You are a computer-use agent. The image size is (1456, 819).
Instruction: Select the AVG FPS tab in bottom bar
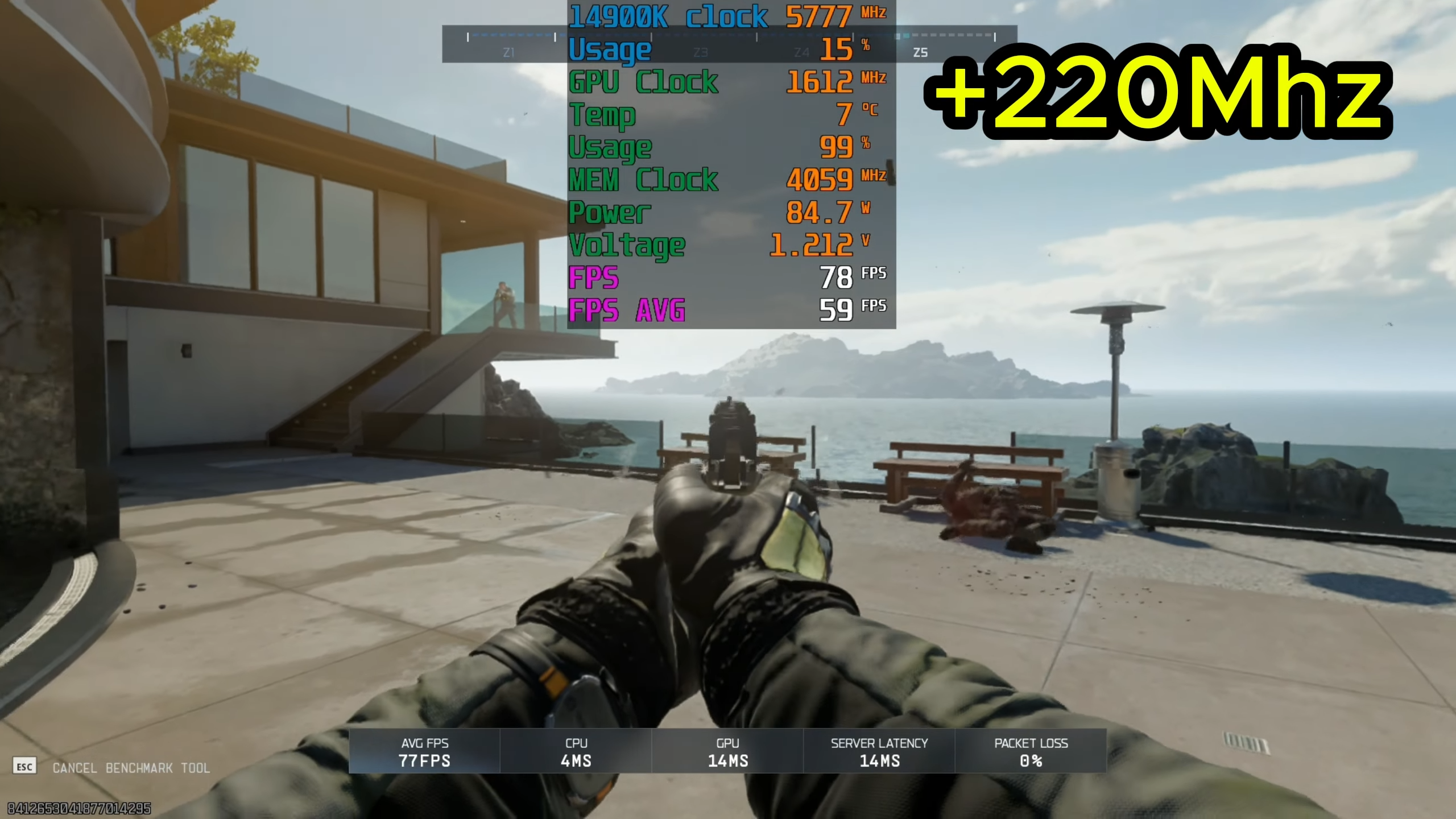[x=424, y=752]
